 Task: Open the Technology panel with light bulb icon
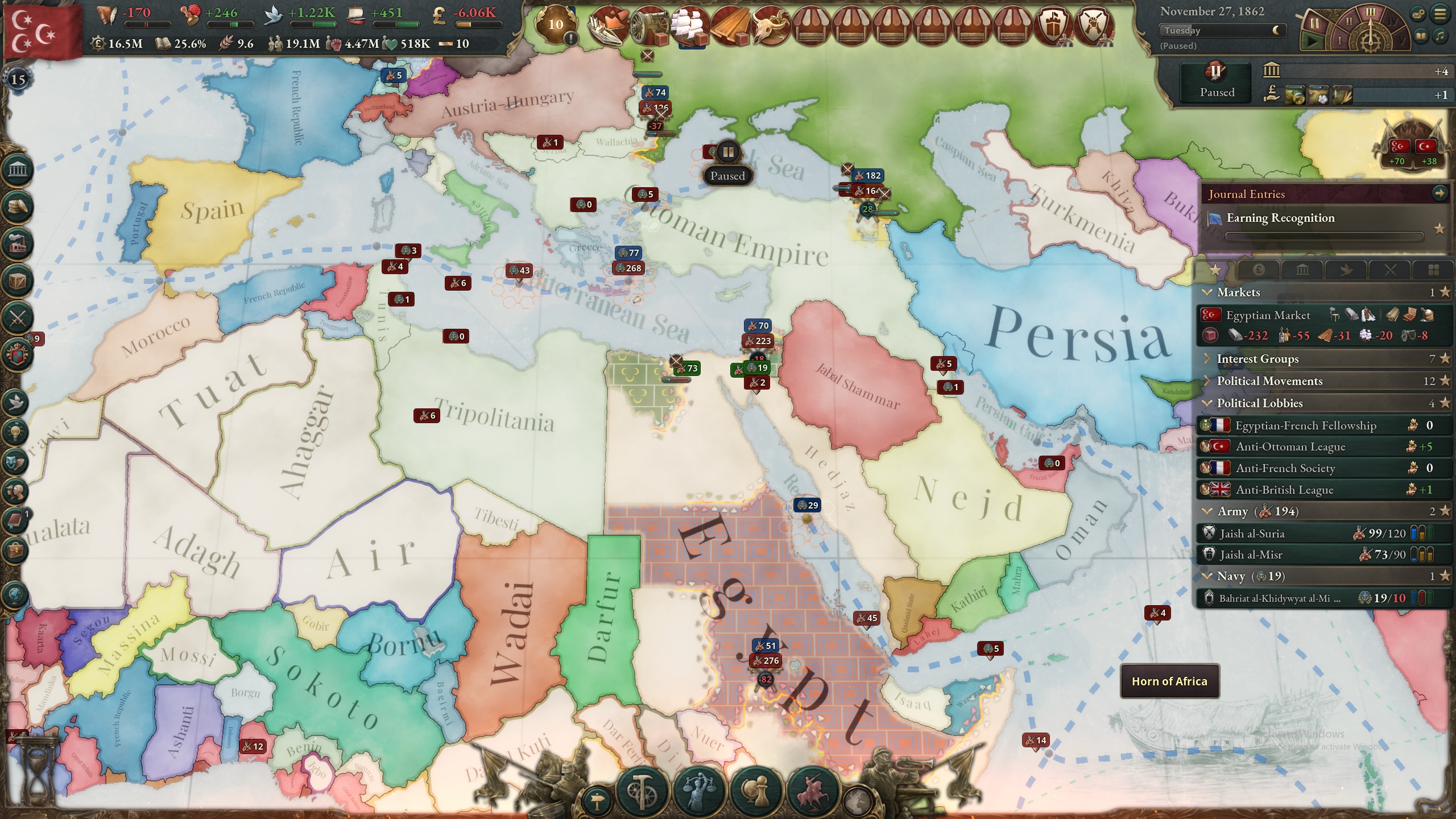click(x=16, y=432)
